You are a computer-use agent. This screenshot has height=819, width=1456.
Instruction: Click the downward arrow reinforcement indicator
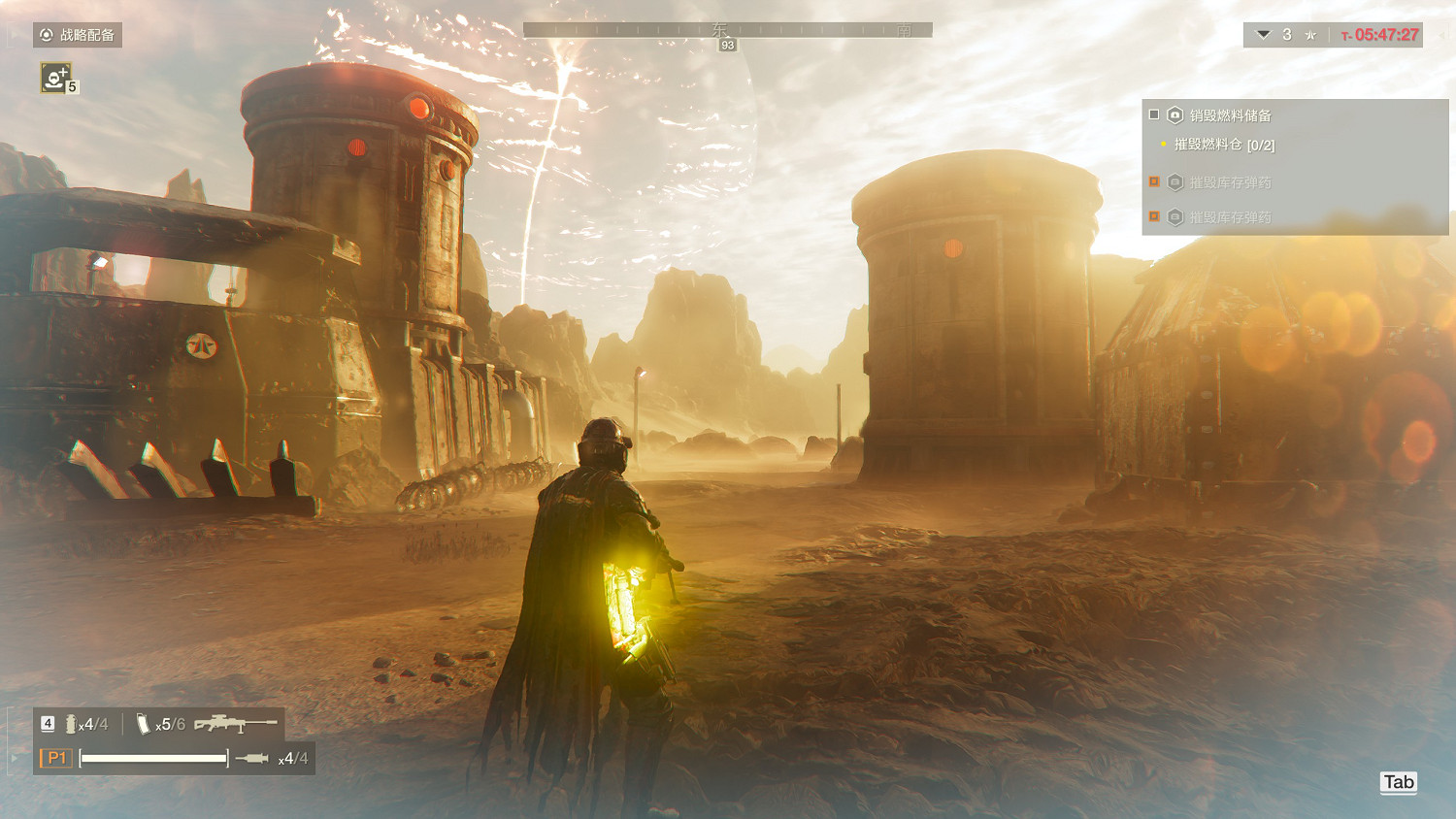click(x=1263, y=35)
